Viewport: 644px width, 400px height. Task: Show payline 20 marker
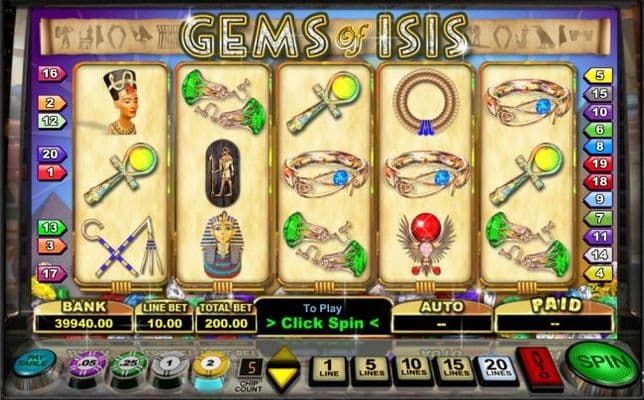(x=50, y=155)
